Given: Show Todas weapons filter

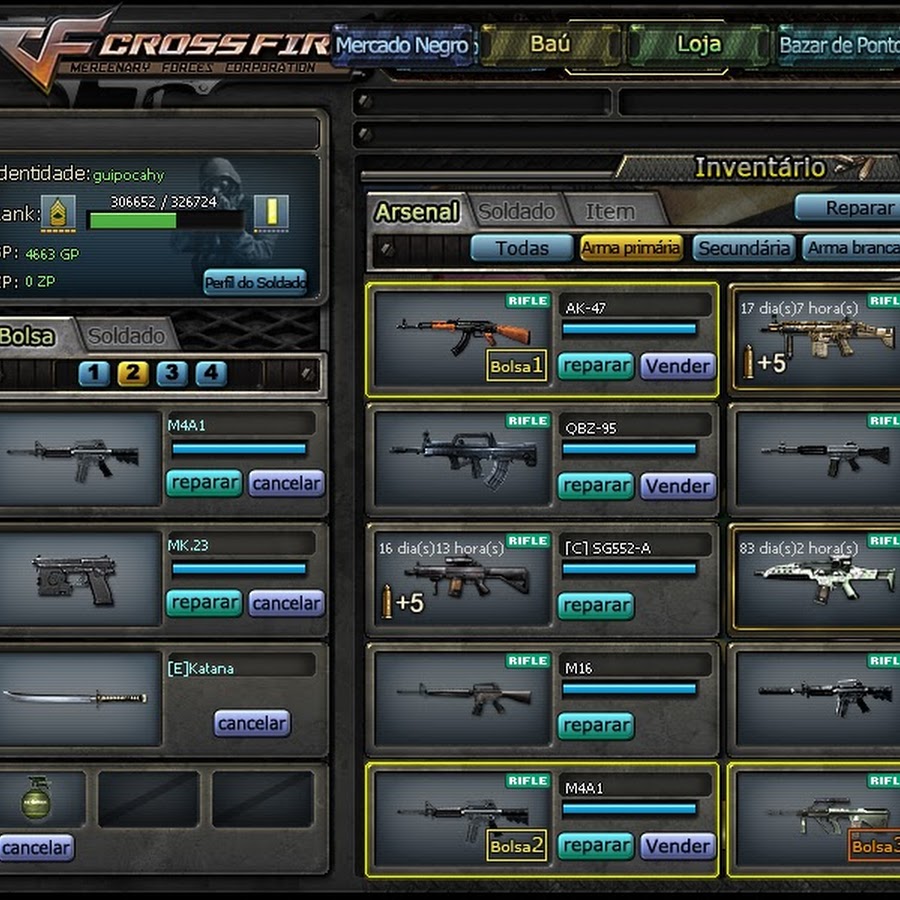Looking at the screenshot, I should (522, 248).
